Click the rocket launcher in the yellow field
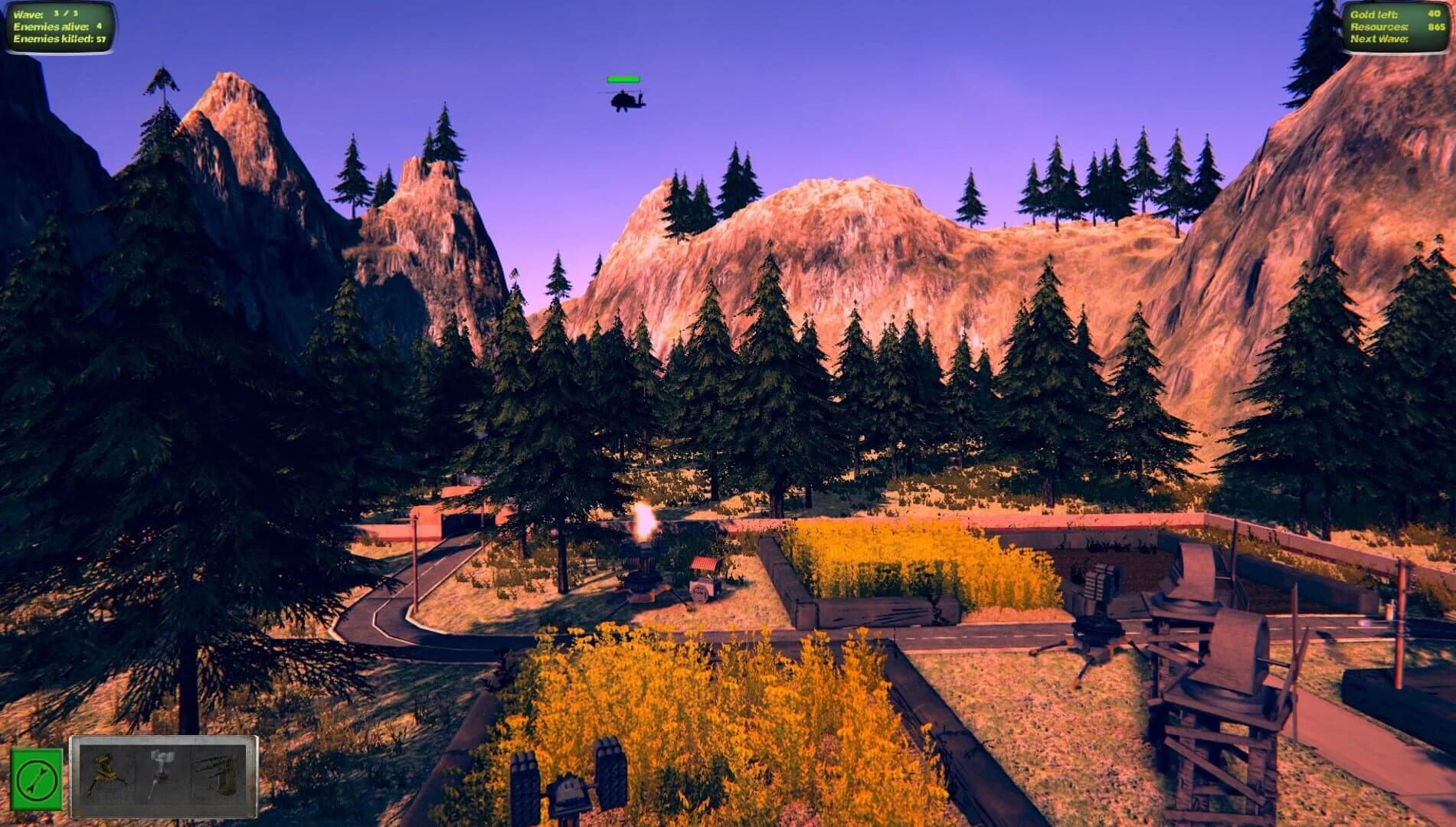This screenshot has height=827, width=1456. [571, 781]
